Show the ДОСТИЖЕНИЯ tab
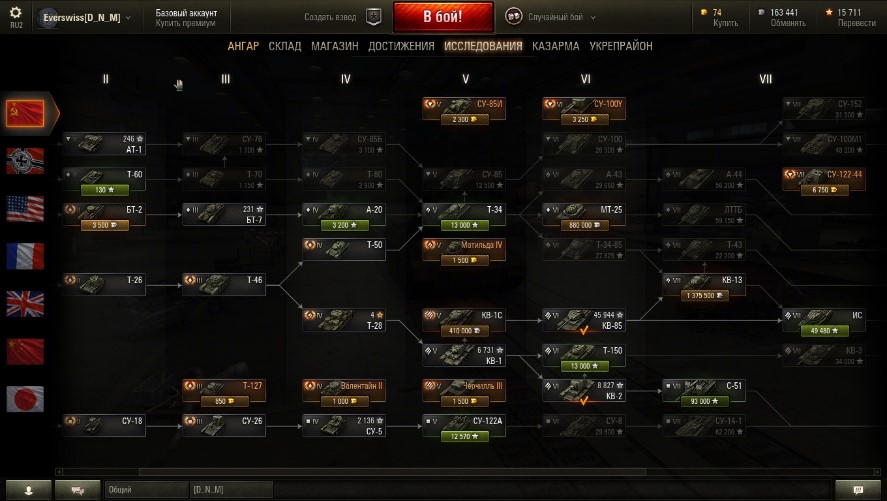The height and width of the screenshot is (501, 887). click(401, 46)
